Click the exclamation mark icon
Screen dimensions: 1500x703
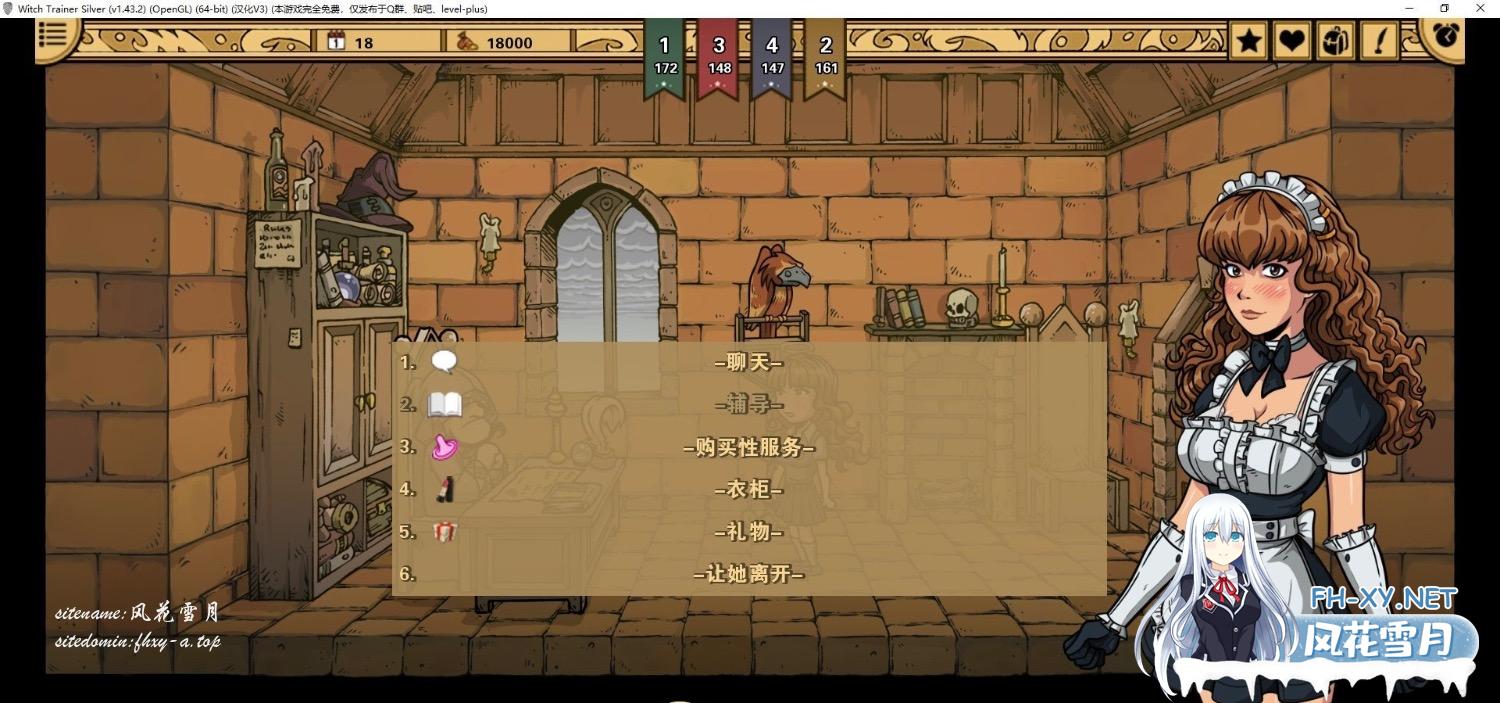[x=1380, y=41]
